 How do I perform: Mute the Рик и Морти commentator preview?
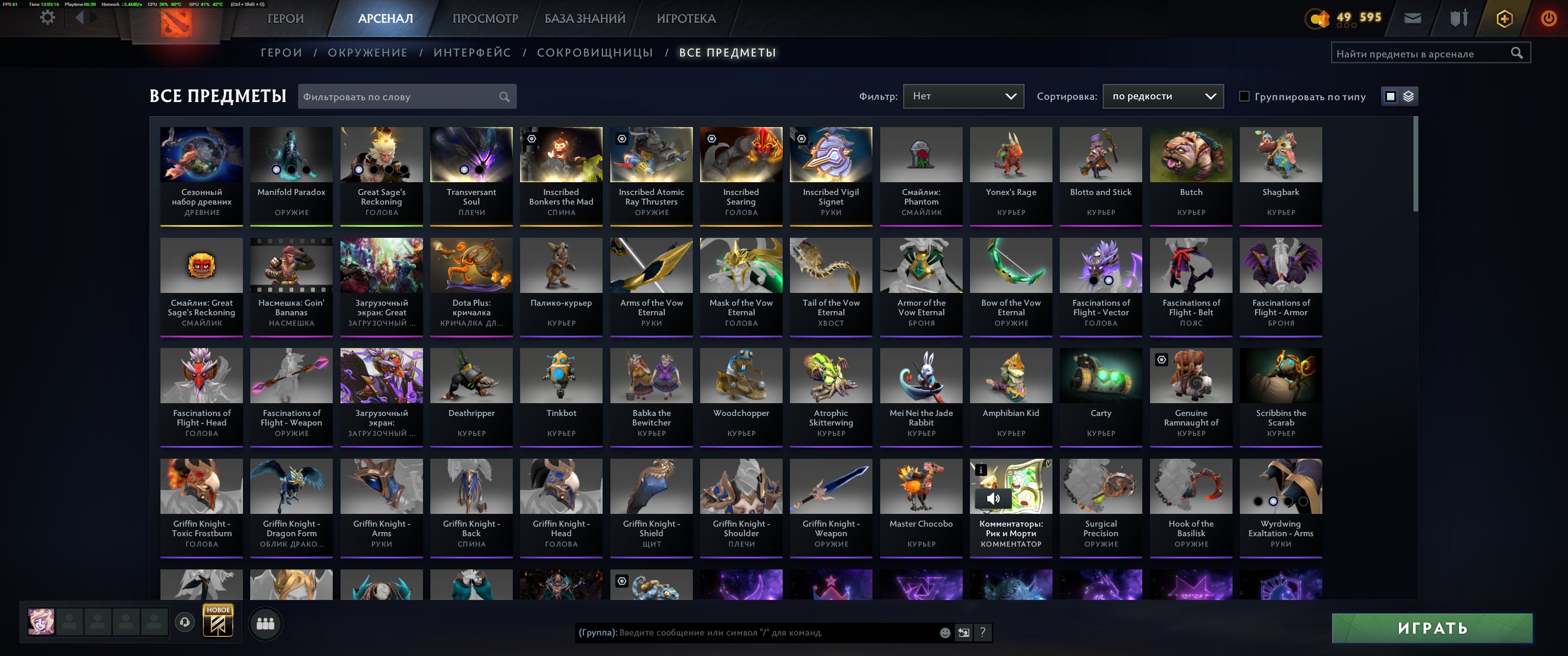(993, 498)
